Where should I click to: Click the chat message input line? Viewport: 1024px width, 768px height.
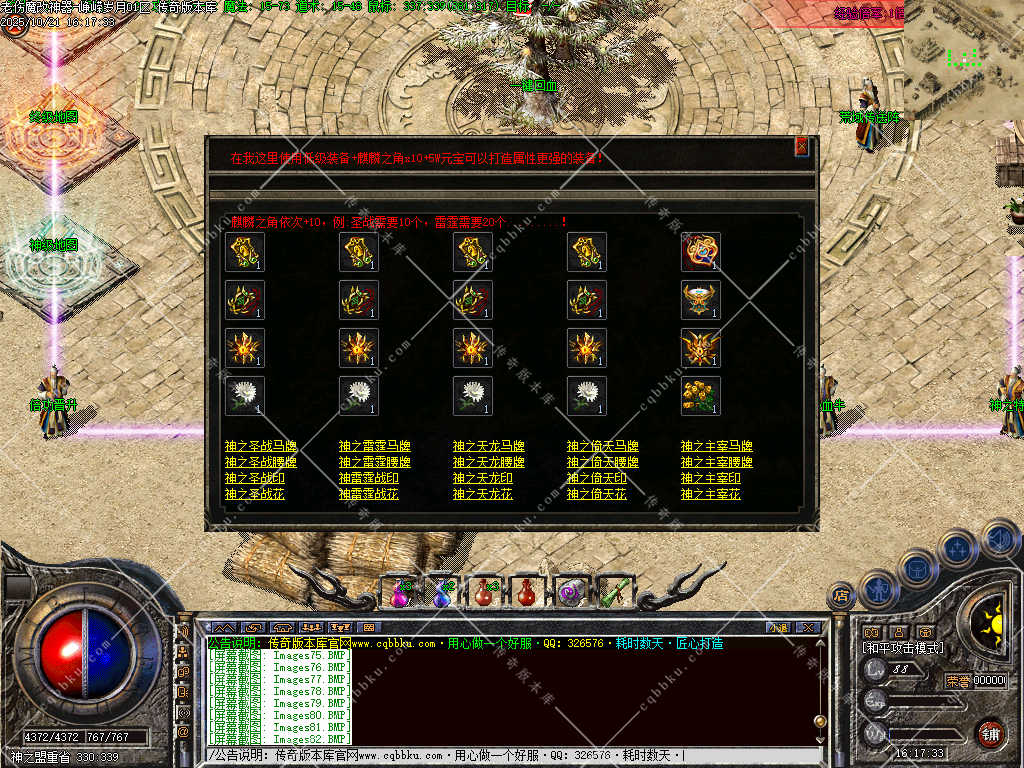point(500,756)
